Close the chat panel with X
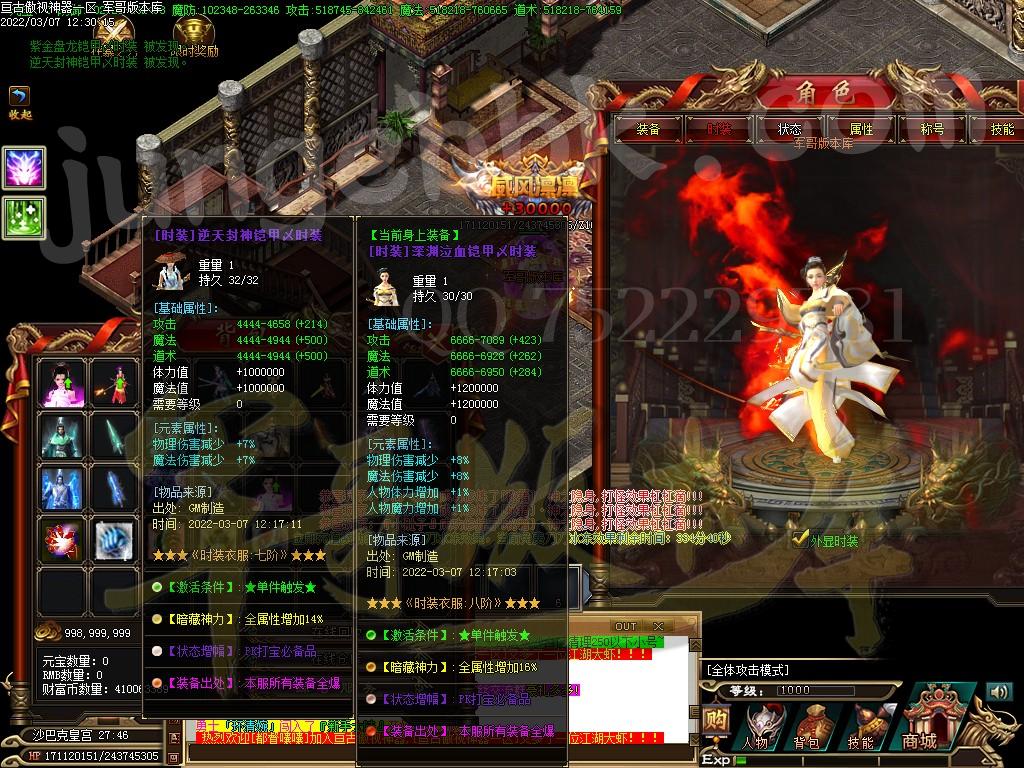Image resolution: width=1024 pixels, height=768 pixels. 658,626
